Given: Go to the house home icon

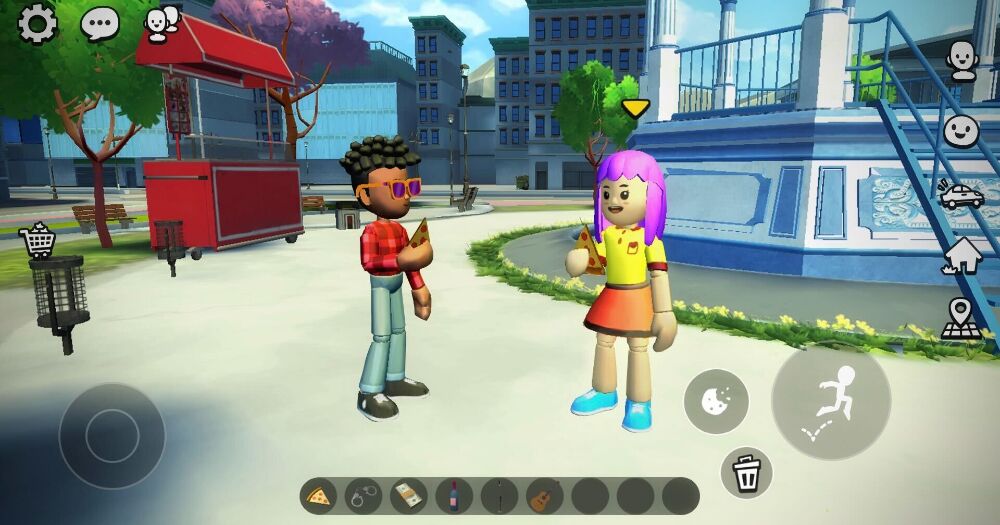Looking at the screenshot, I should (962, 256).
